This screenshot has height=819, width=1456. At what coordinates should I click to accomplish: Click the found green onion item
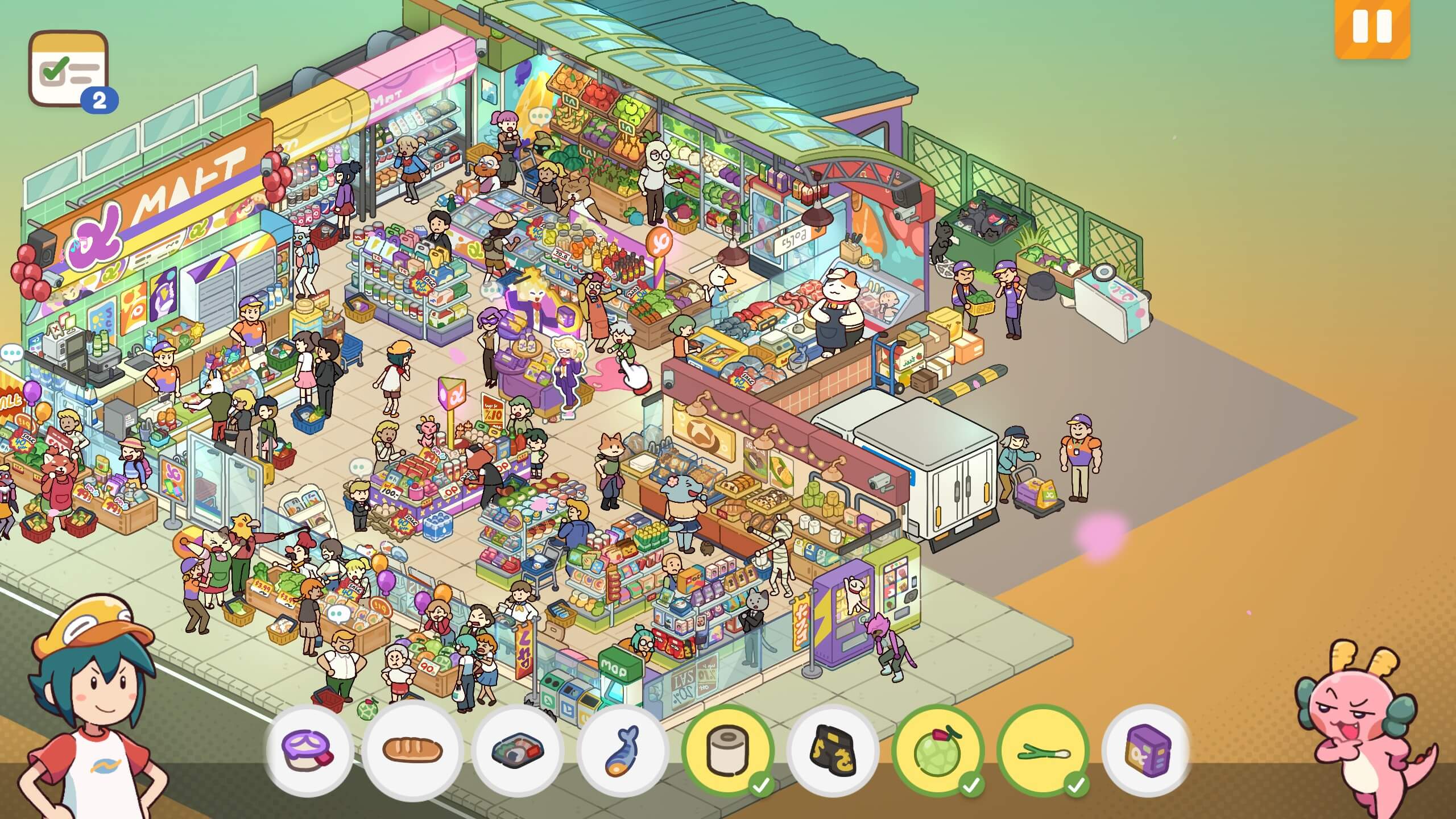point(1043,751)
